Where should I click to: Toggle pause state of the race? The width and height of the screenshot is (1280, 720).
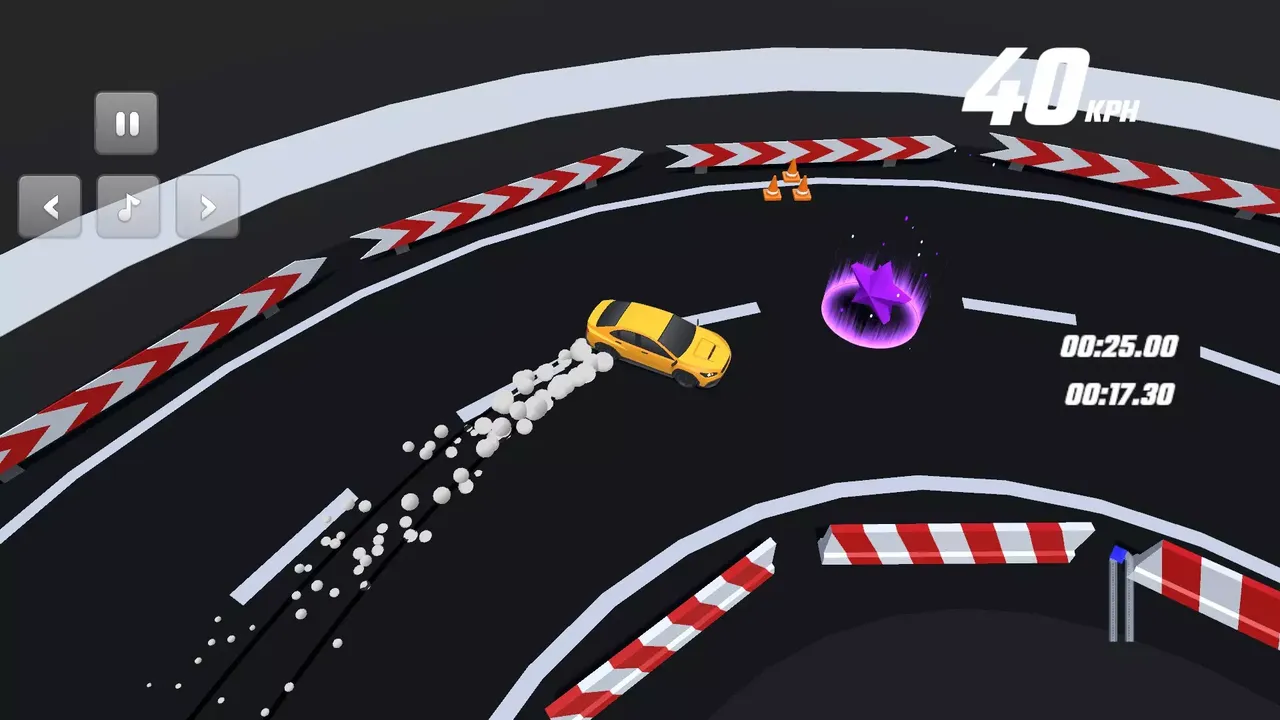(x=127, y=122)
